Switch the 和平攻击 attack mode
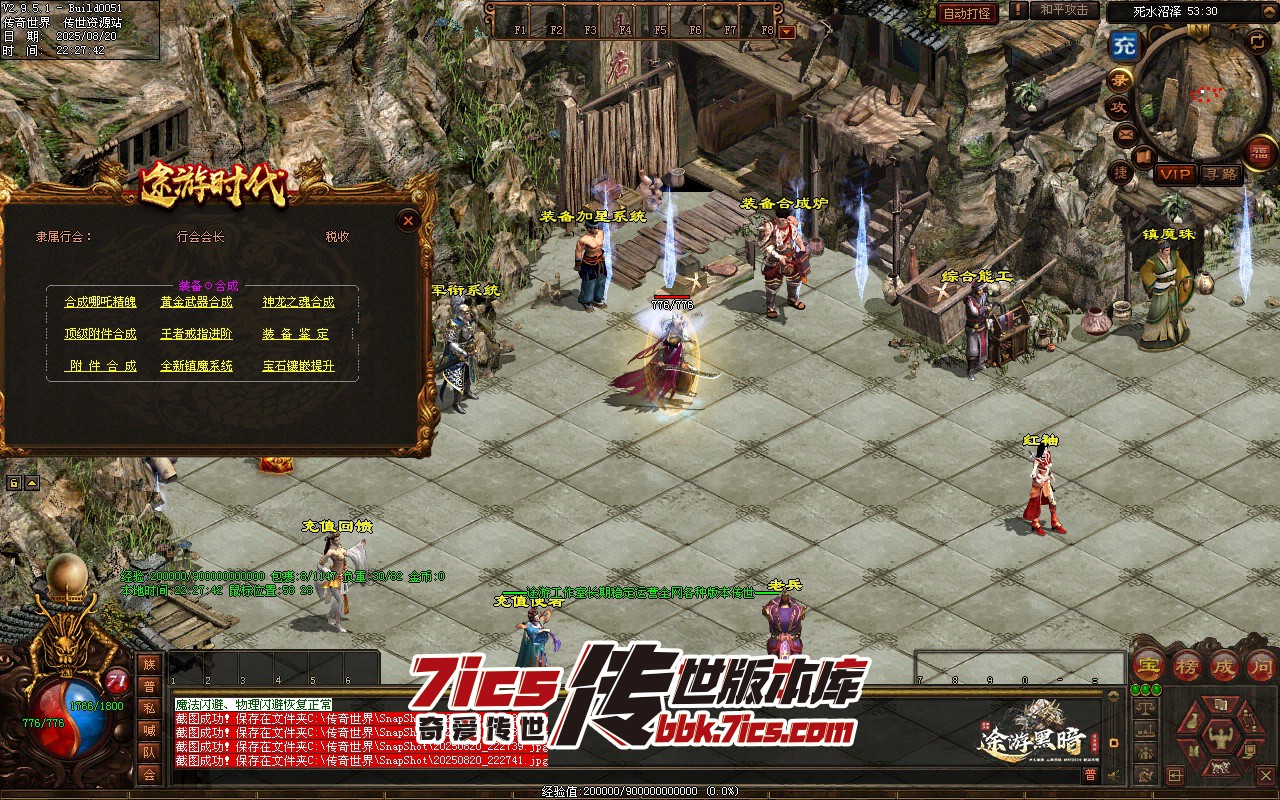Screen dimensions: 1280x800 (x=1064, y=10)
